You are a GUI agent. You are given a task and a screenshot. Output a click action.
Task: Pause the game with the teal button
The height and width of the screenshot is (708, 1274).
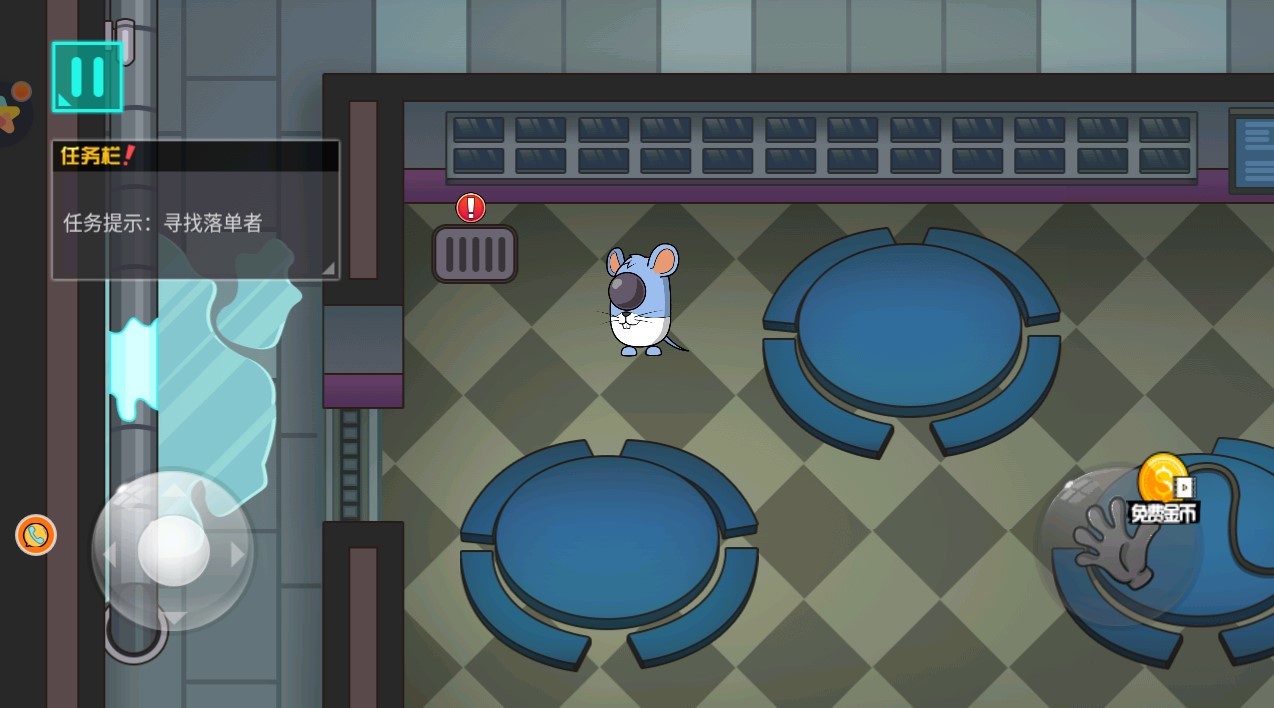click(x=87, y=77)
